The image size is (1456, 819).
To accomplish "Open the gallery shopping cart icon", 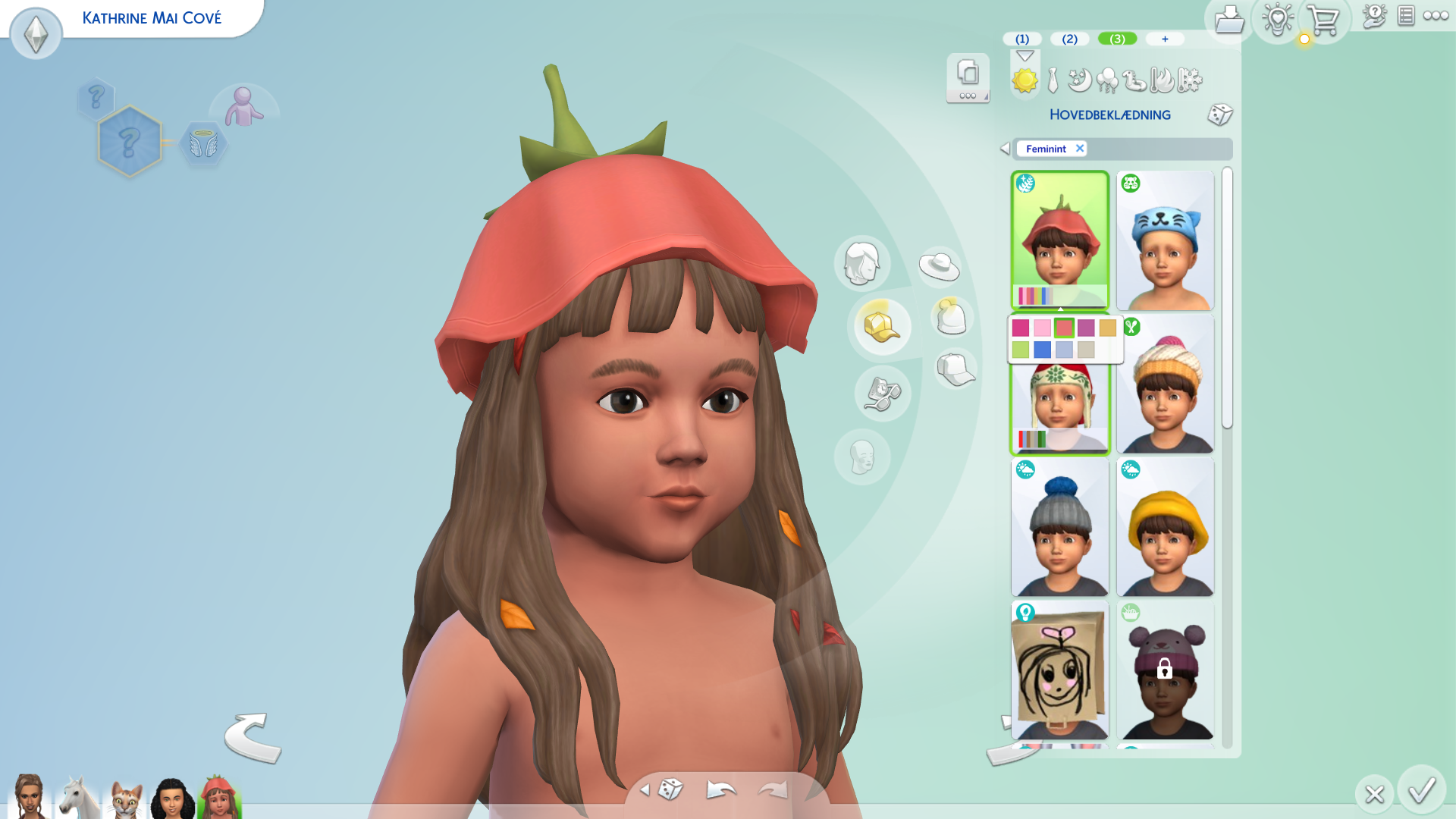I will click(1323, 20).
